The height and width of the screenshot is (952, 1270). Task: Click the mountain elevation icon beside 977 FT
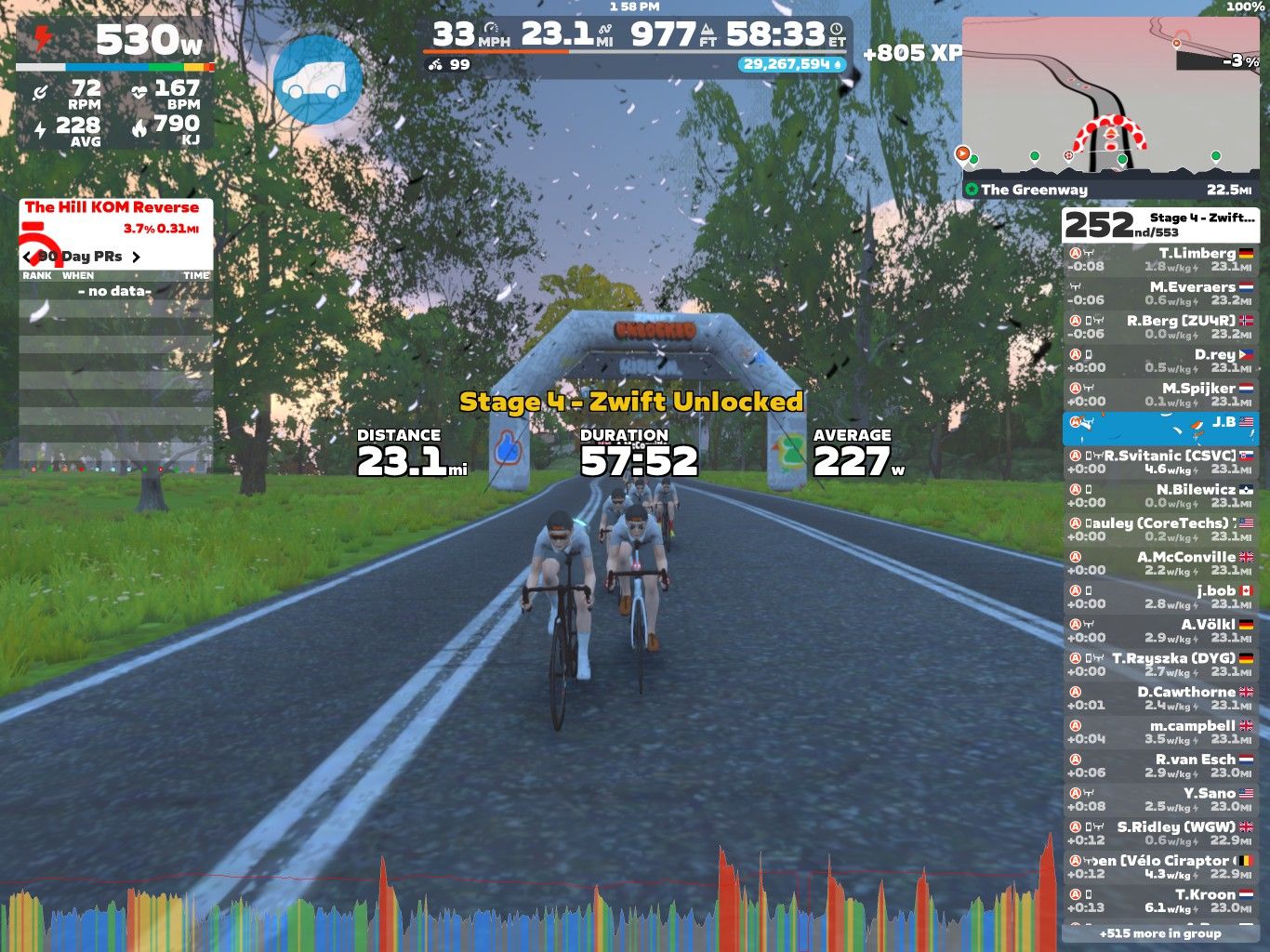click(x=707, y=32)
